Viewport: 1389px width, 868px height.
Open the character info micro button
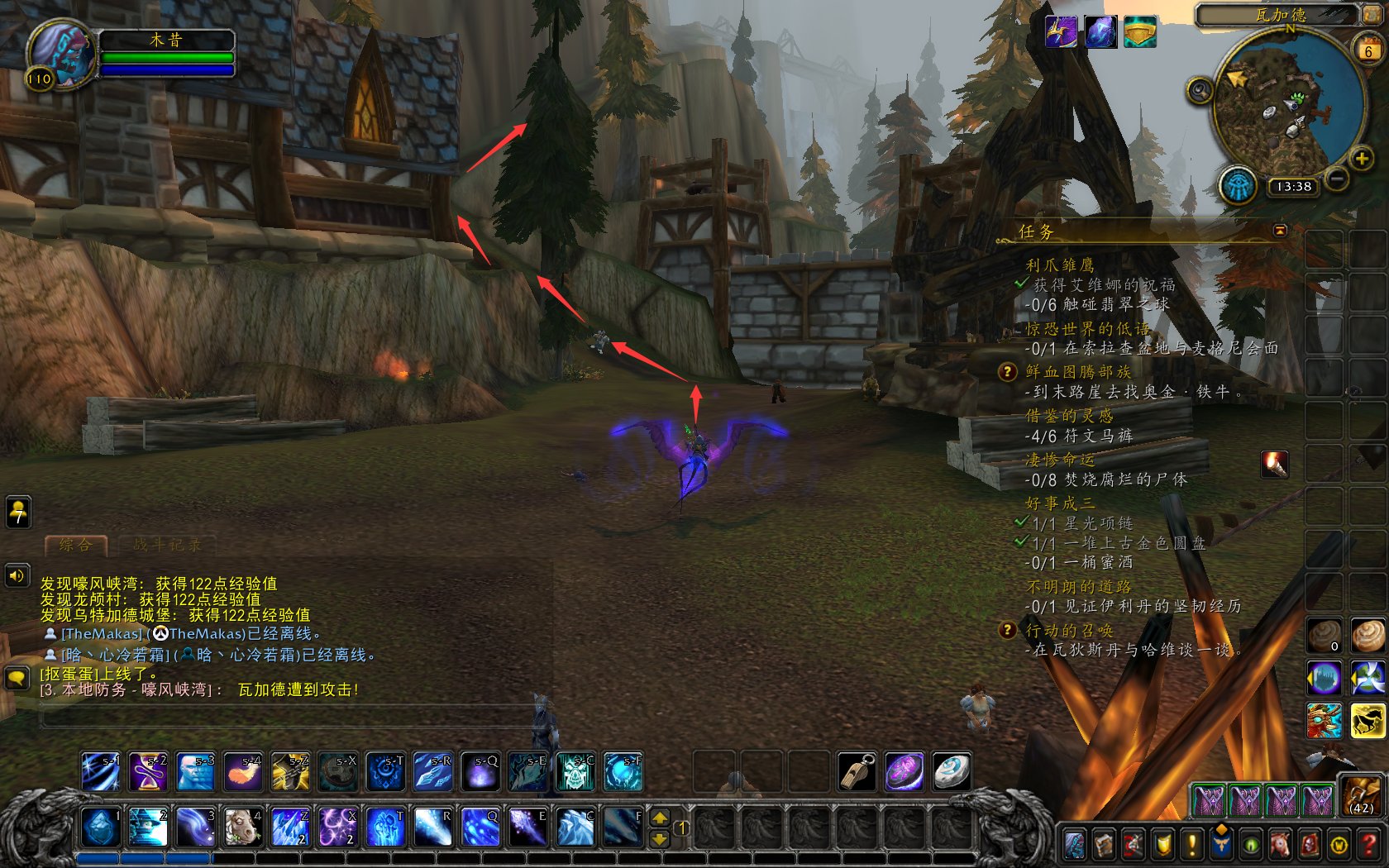click(x=1074, y=844)
